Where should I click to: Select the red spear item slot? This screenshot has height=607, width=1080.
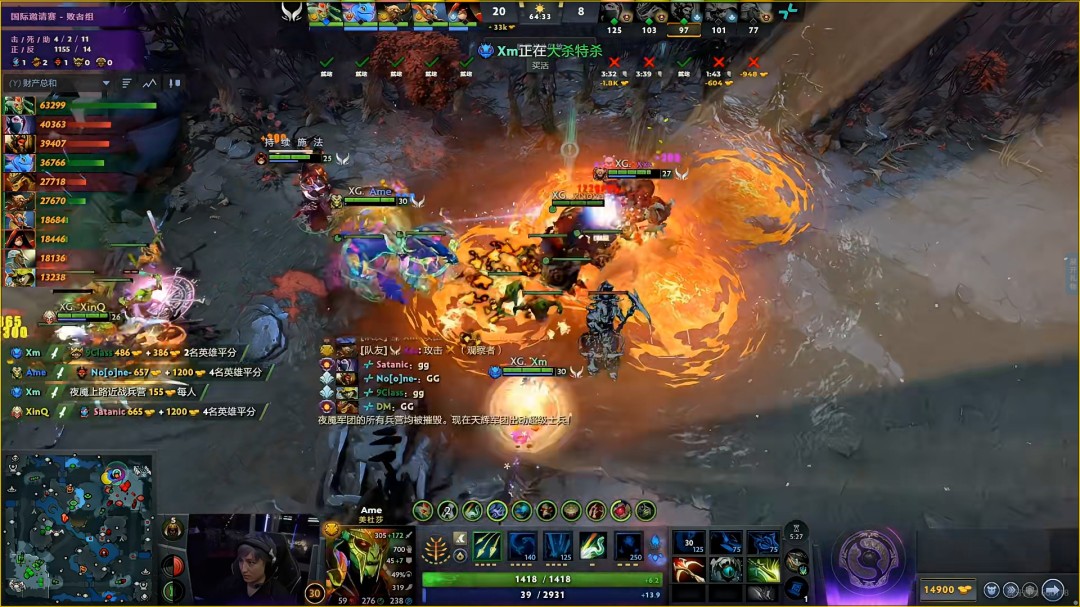click(x=690, y=569)
